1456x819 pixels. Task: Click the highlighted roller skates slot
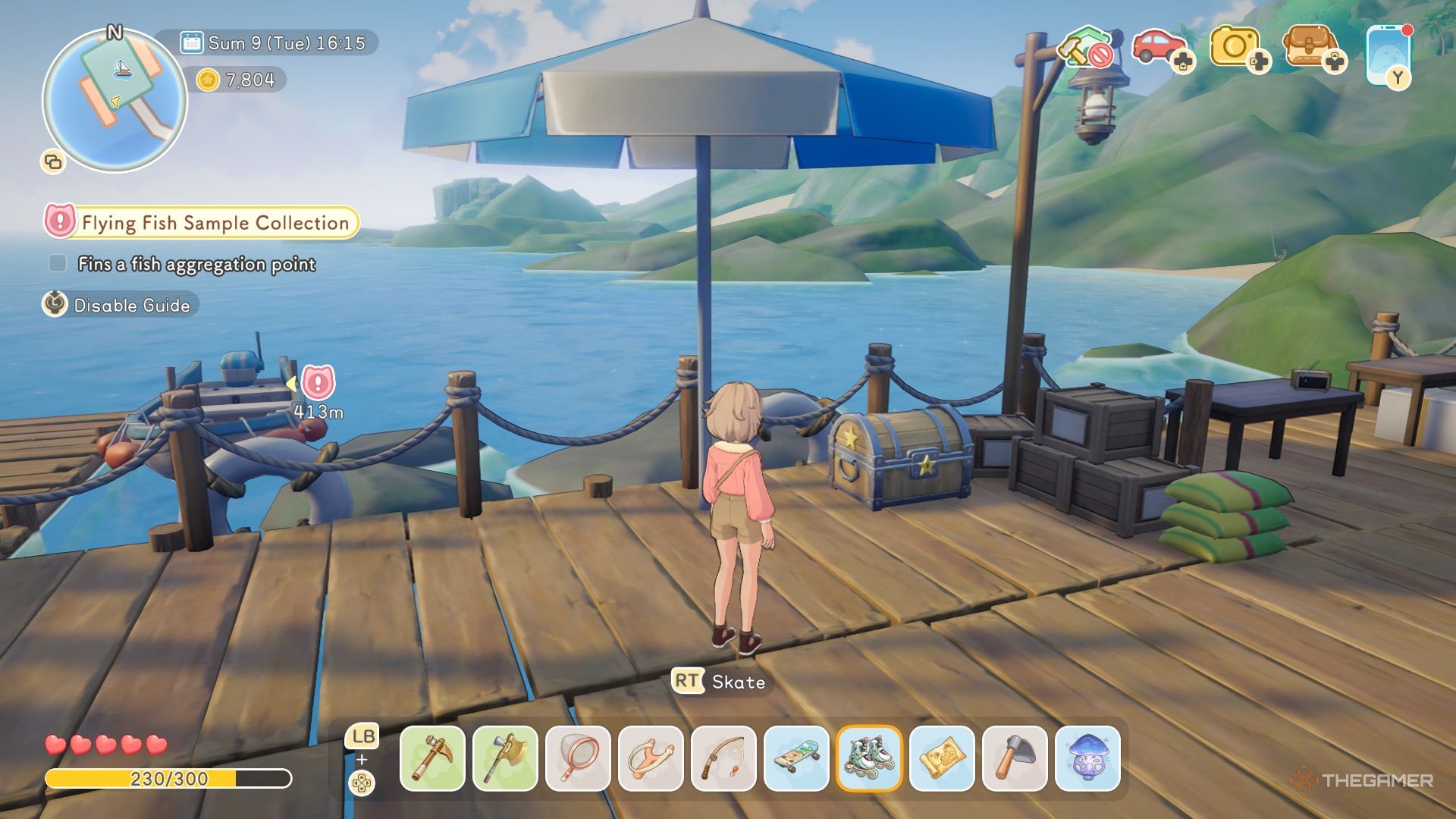click(x=869, y=758)
